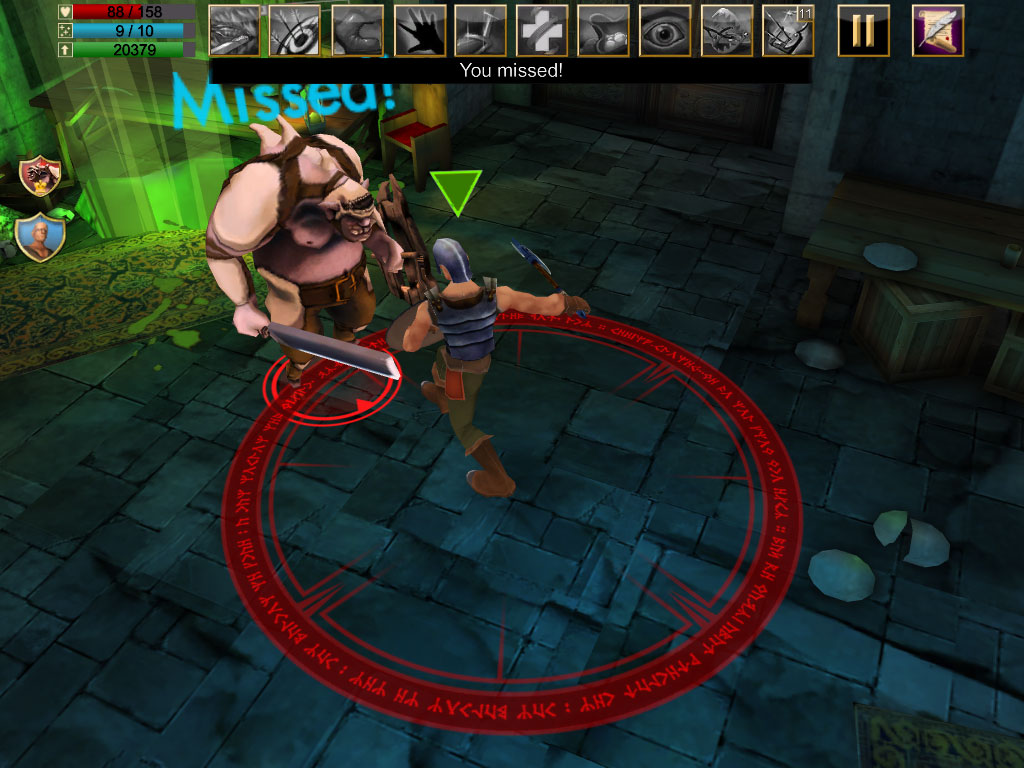Use the white cross healing ability
Image resolution: width=1024 pixels, height=768 pixels.
pyautogui.click(x=542, y=31)
